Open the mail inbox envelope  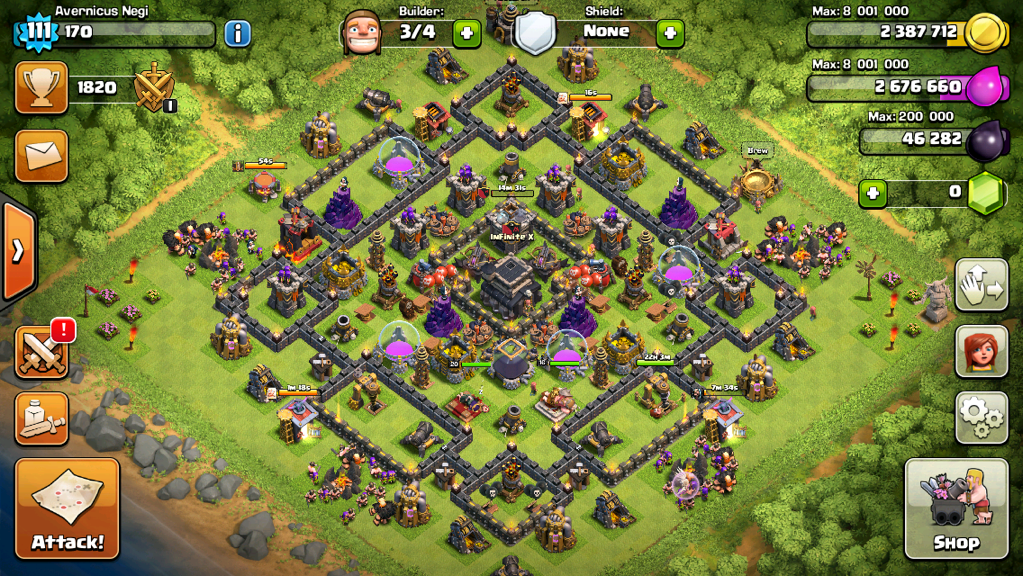point(42,156)
